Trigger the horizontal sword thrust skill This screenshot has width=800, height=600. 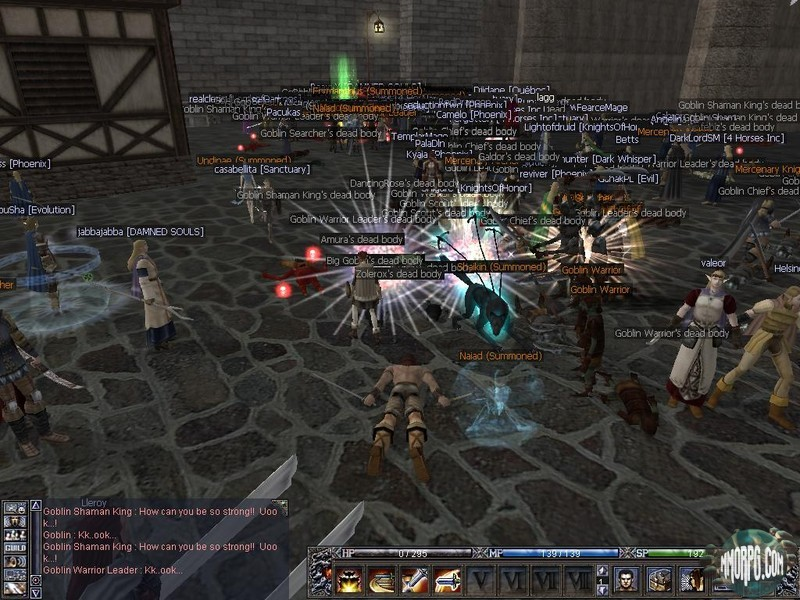point(446,579)
